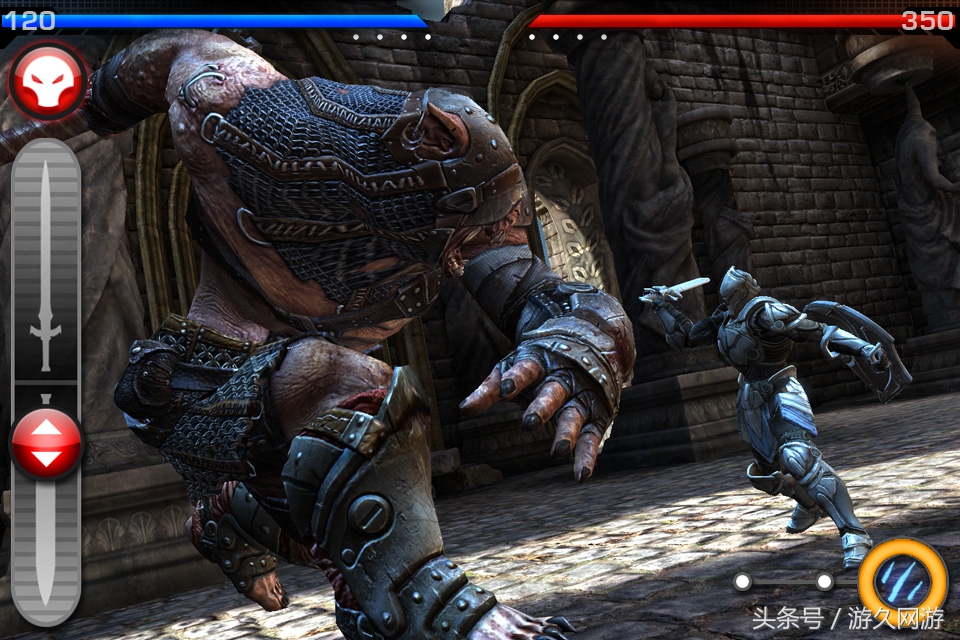Activate the blue slash ability button
Screen dimensions: 960x640
click(x=902, y=581)
